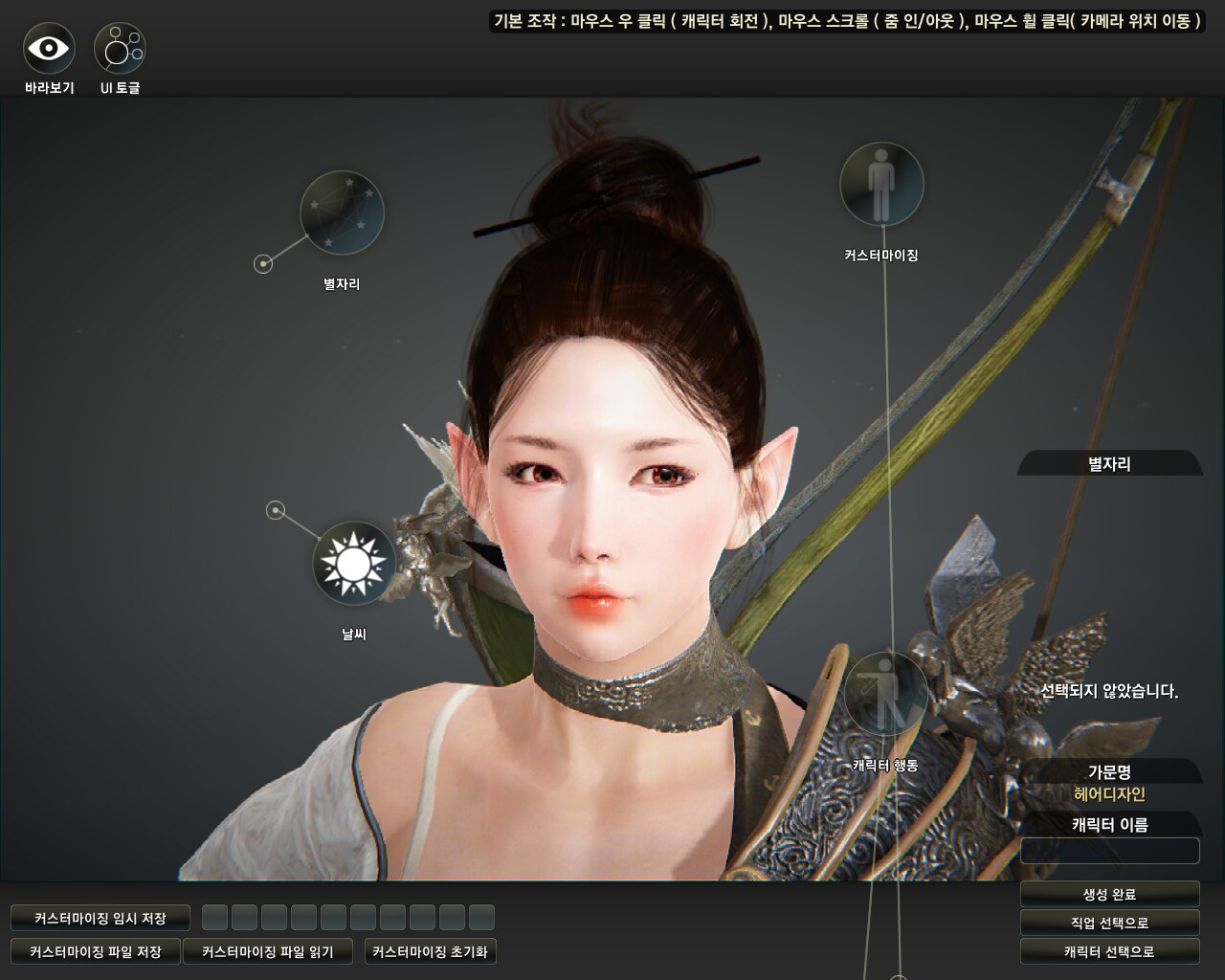The image size is (1225, 980).
Task: Select the 캐릭터 행동 action icon
Action: point(885,694)
